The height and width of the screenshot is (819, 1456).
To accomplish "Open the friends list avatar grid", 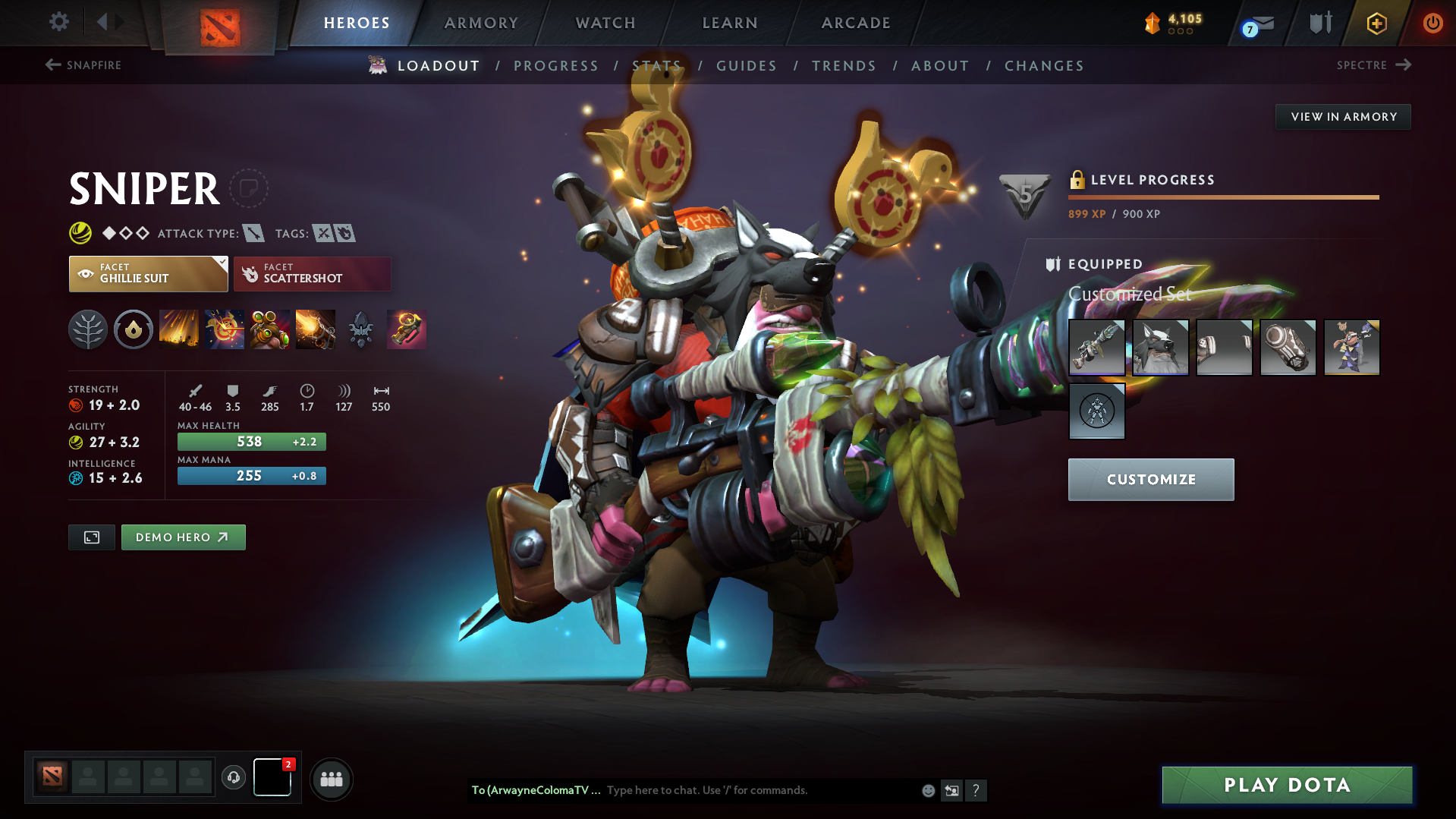I will coord(331,779).
